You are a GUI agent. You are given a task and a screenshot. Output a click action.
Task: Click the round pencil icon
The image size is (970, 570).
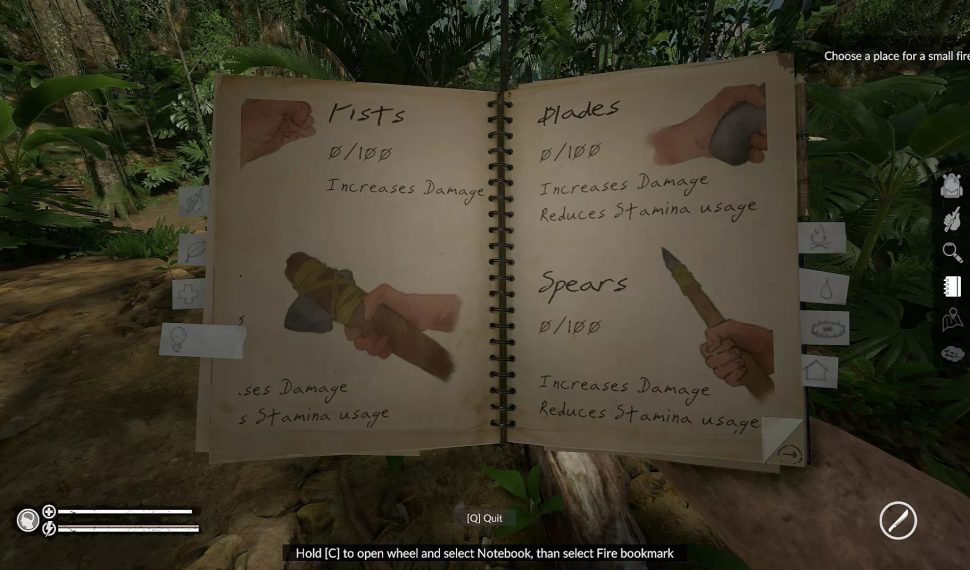pyautogui.click(x=898, y=521)
